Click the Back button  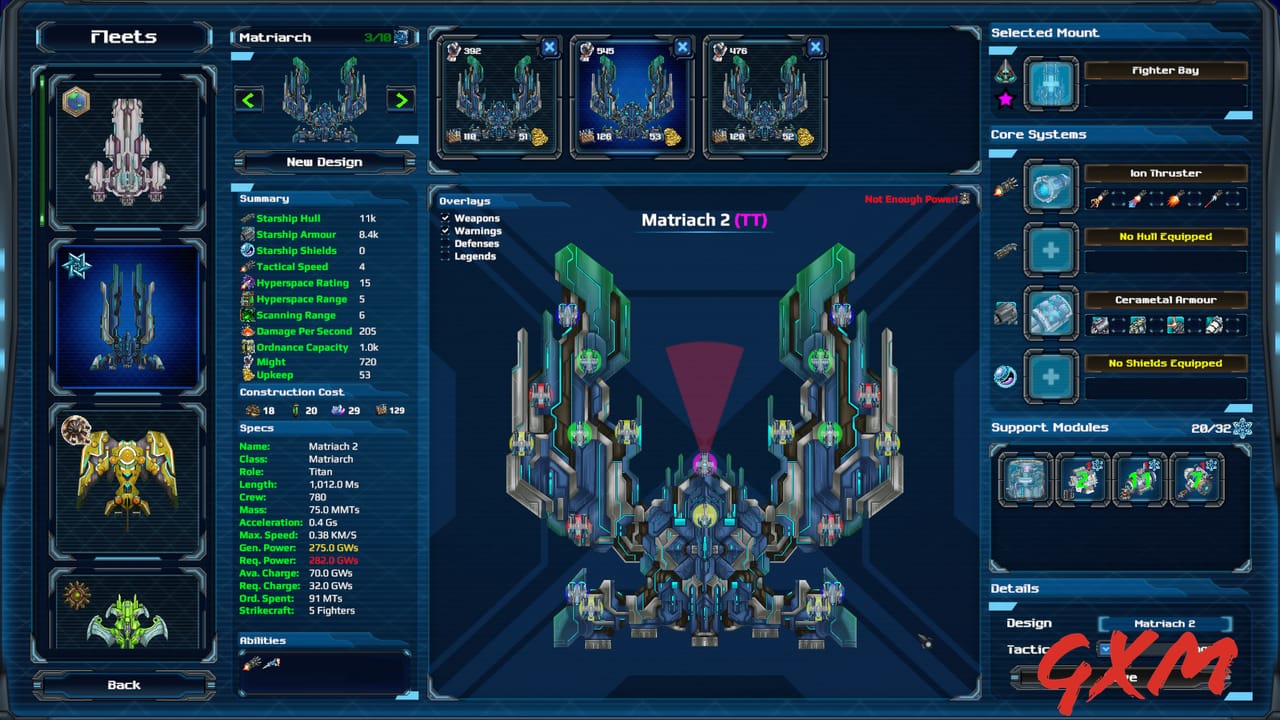(122, 685)
